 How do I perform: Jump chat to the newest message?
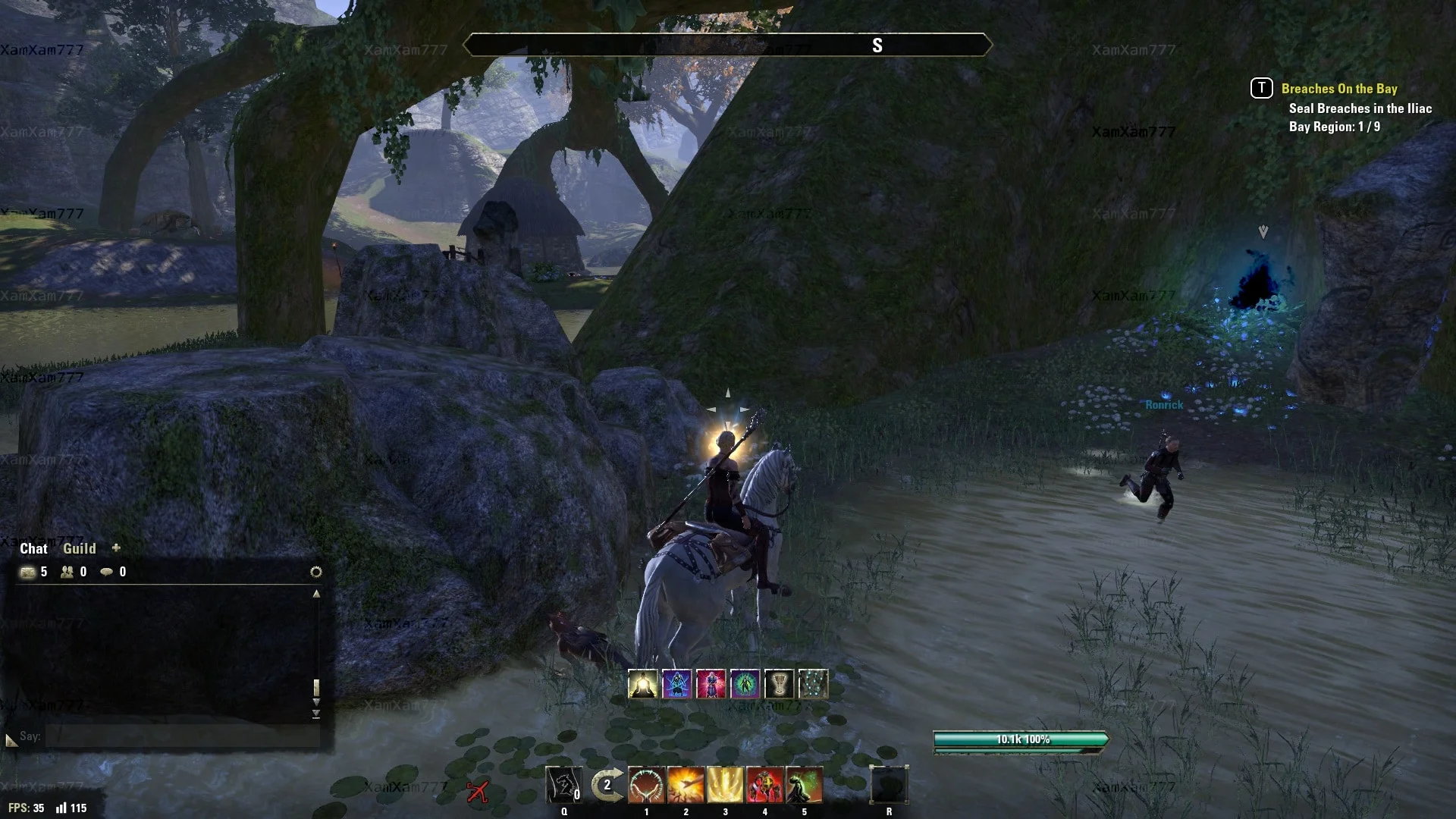[x=316, y=714]
